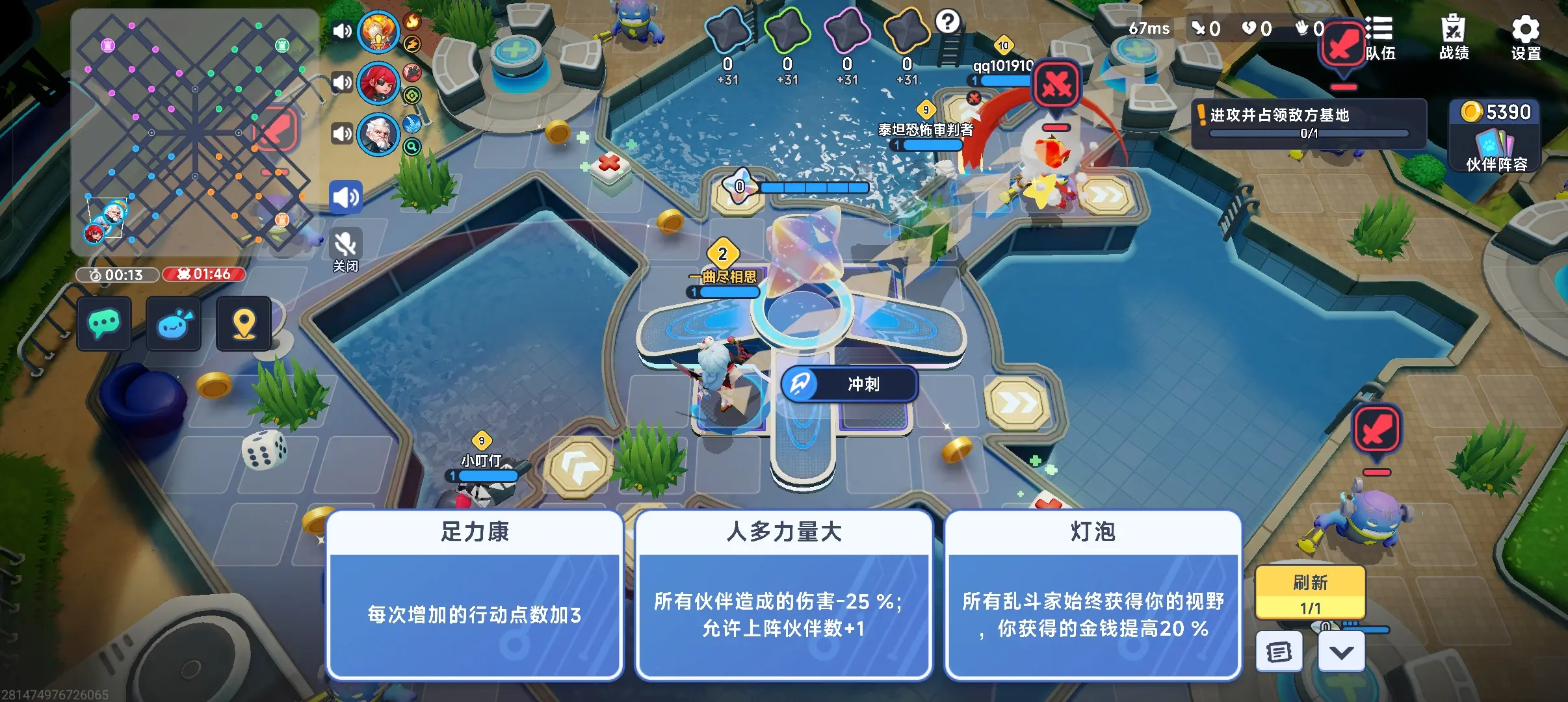Toggle the large voice speaker icon

tap(346, 196)
